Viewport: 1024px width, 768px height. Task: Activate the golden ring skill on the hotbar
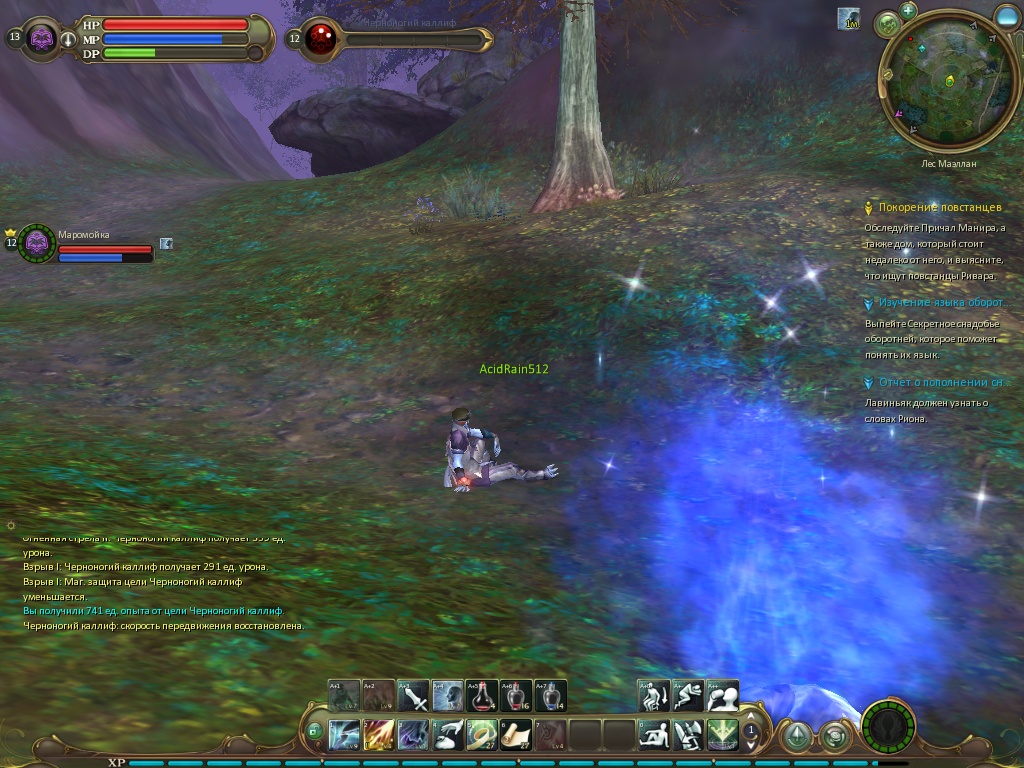click(482, 735)
